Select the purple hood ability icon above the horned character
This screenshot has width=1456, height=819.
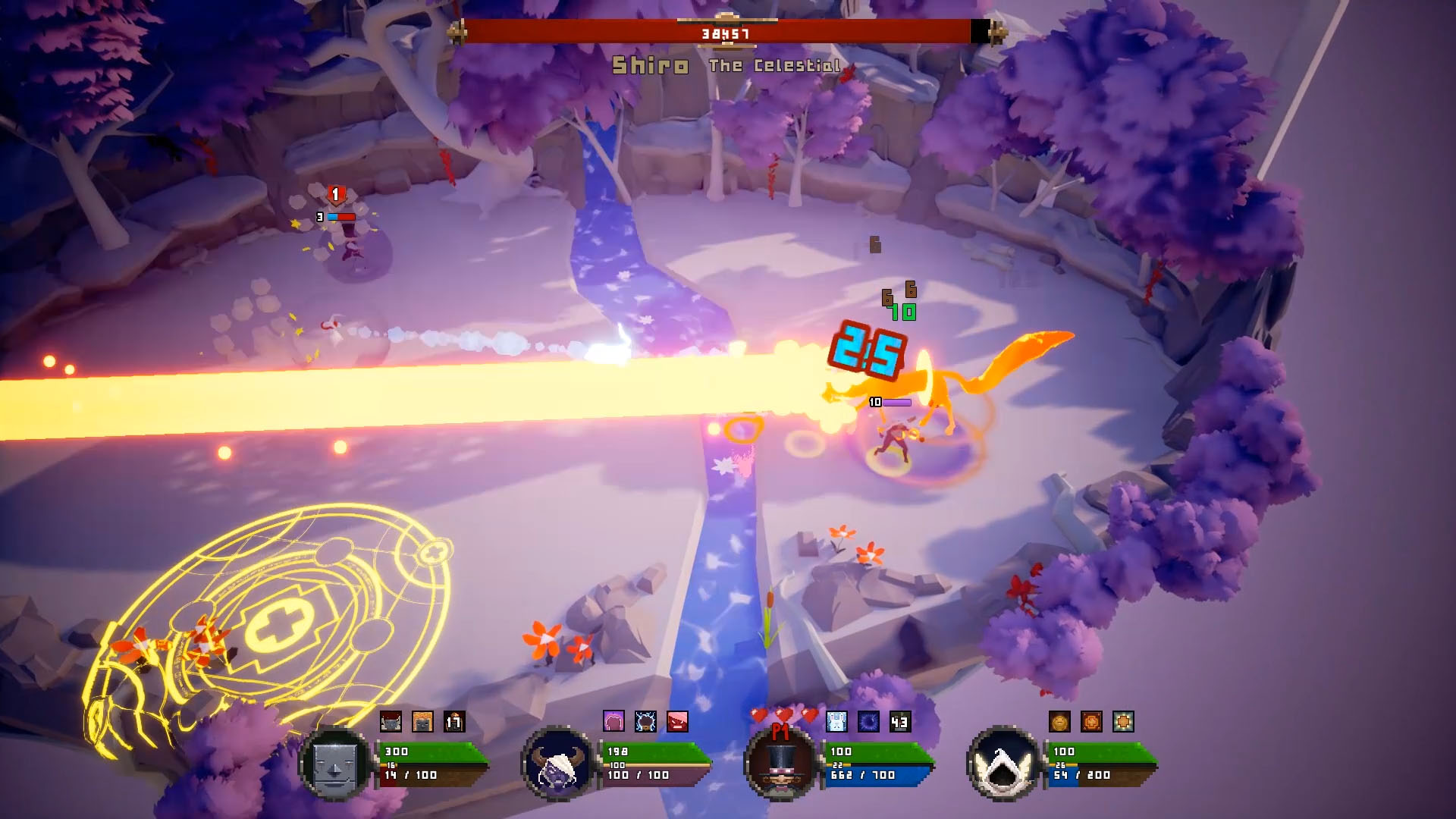click(x=613, y=720)
